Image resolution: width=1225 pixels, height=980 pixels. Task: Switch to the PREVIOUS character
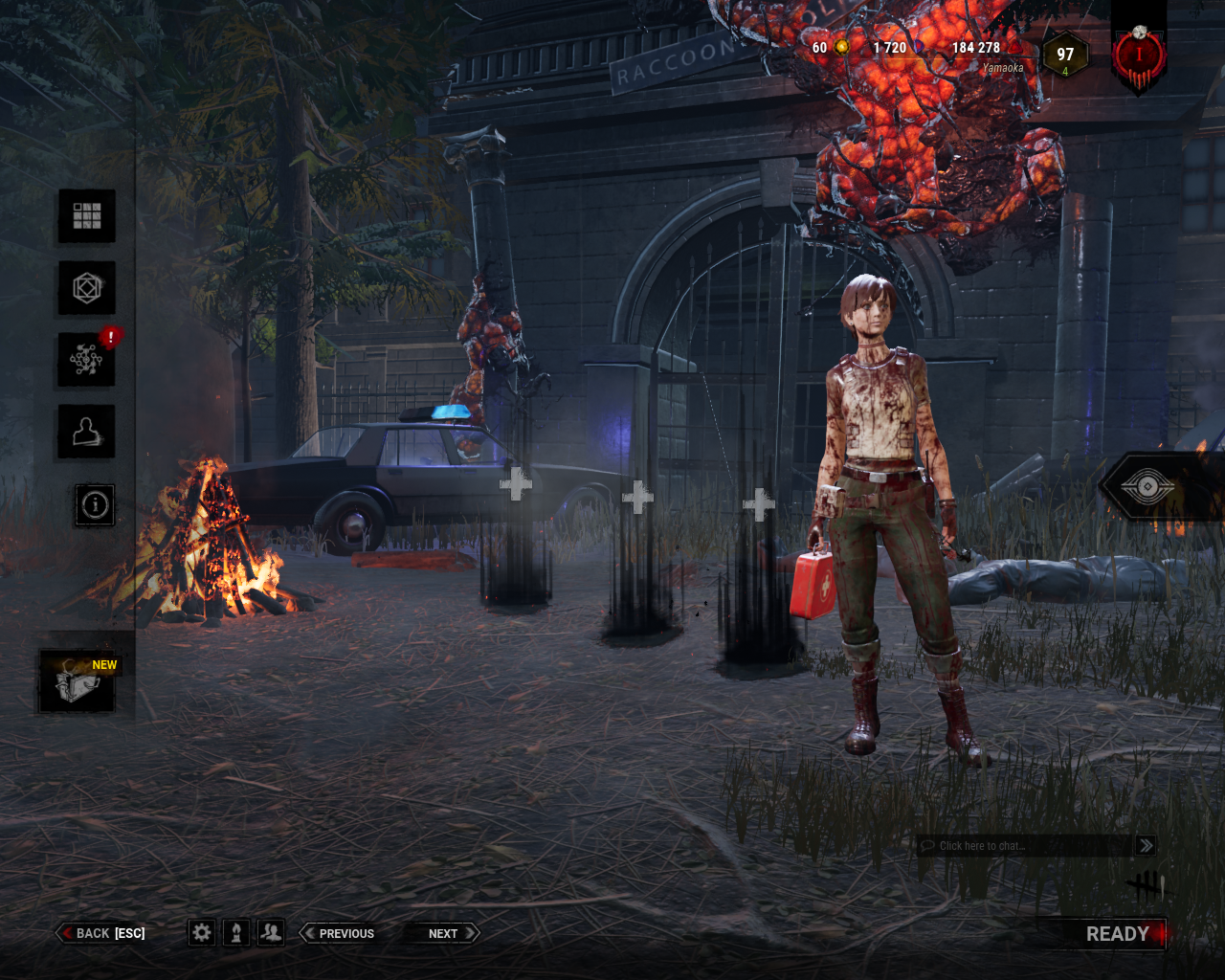coord(339,933)
